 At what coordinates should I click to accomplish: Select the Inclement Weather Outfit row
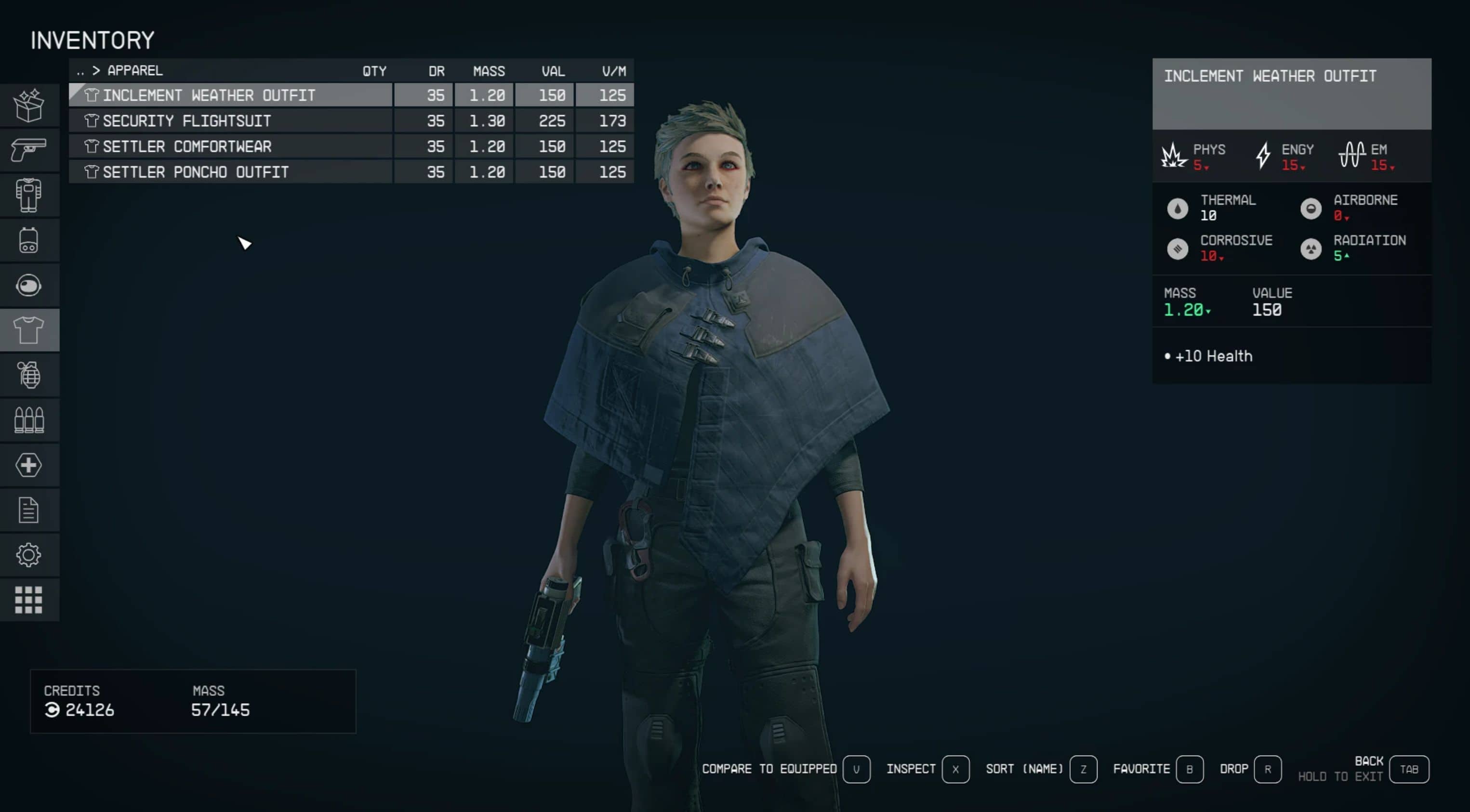click(230, 95)
